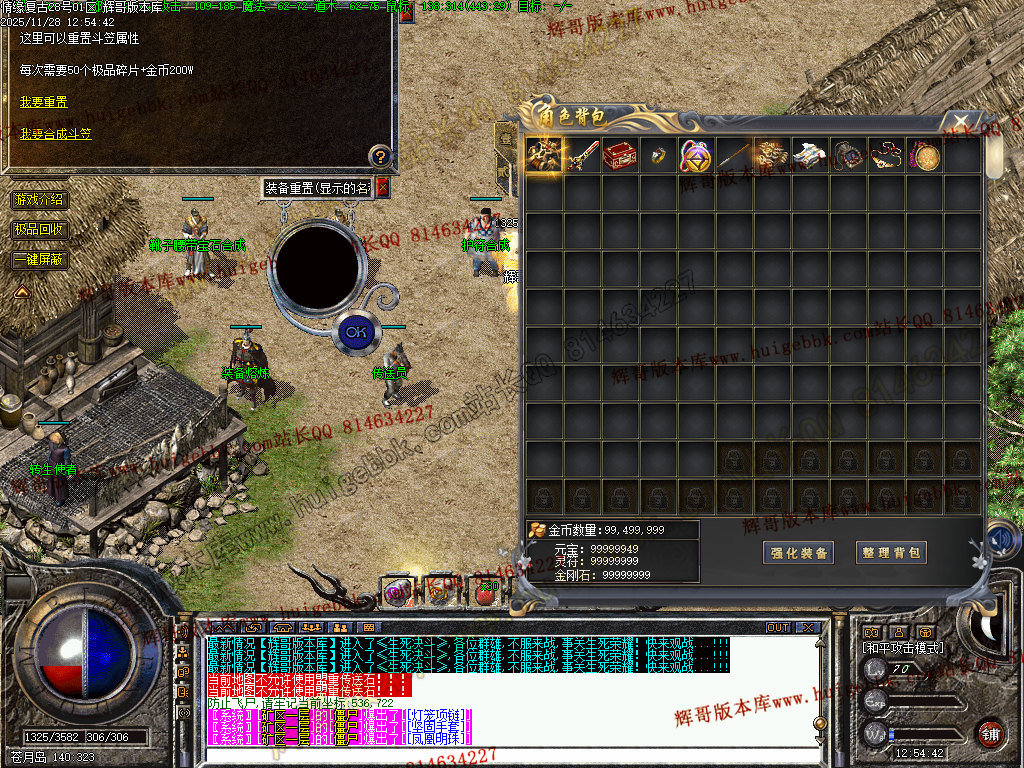Select the 我要合成斗笠 dialogue option

click(x=55, y=133)
